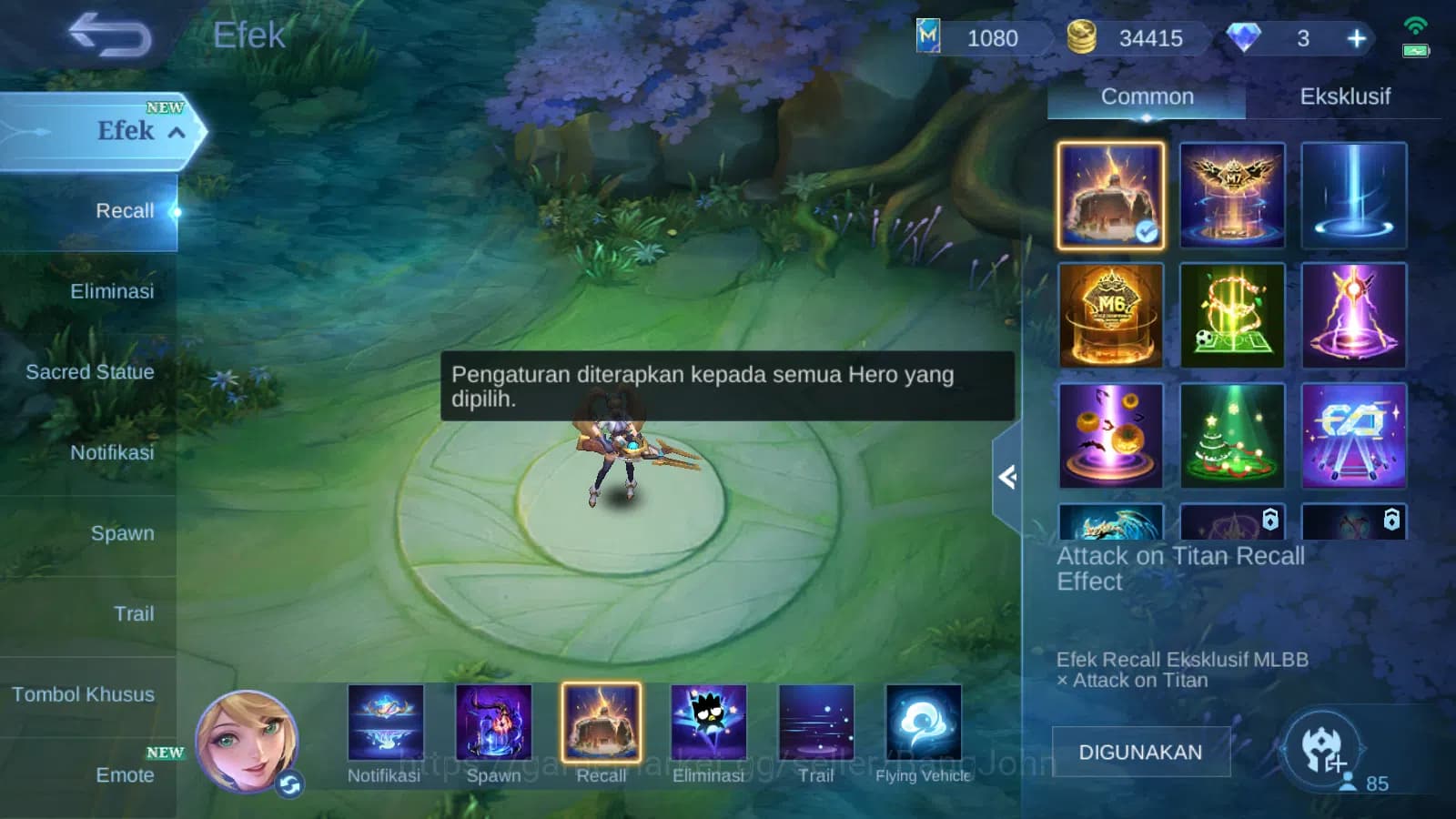Click the Flying Vehicle effect icon
Screen dimensions: 1456x819
925,723
